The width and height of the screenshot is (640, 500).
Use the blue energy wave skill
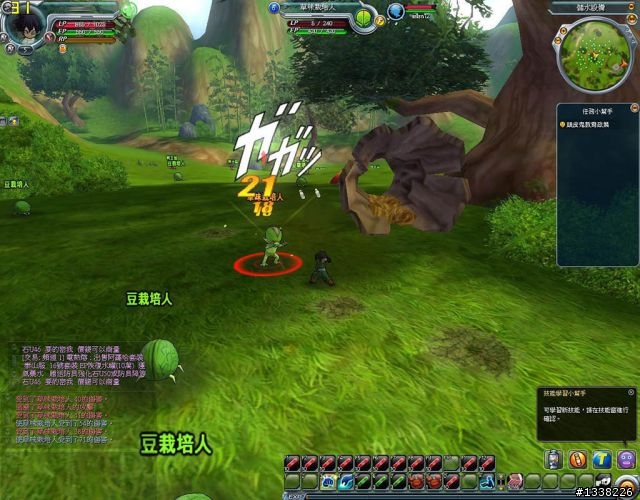pos(345,481)
